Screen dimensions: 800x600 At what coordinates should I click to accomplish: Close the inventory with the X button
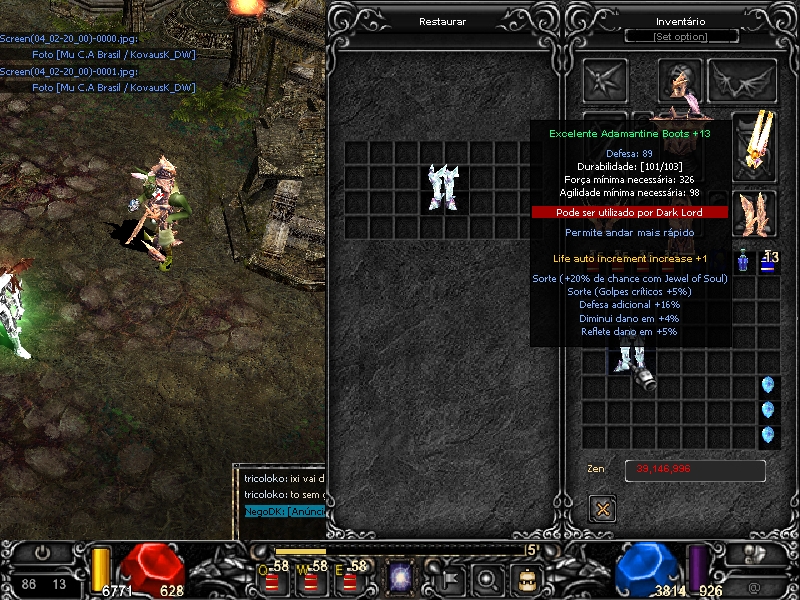[602, 508]
